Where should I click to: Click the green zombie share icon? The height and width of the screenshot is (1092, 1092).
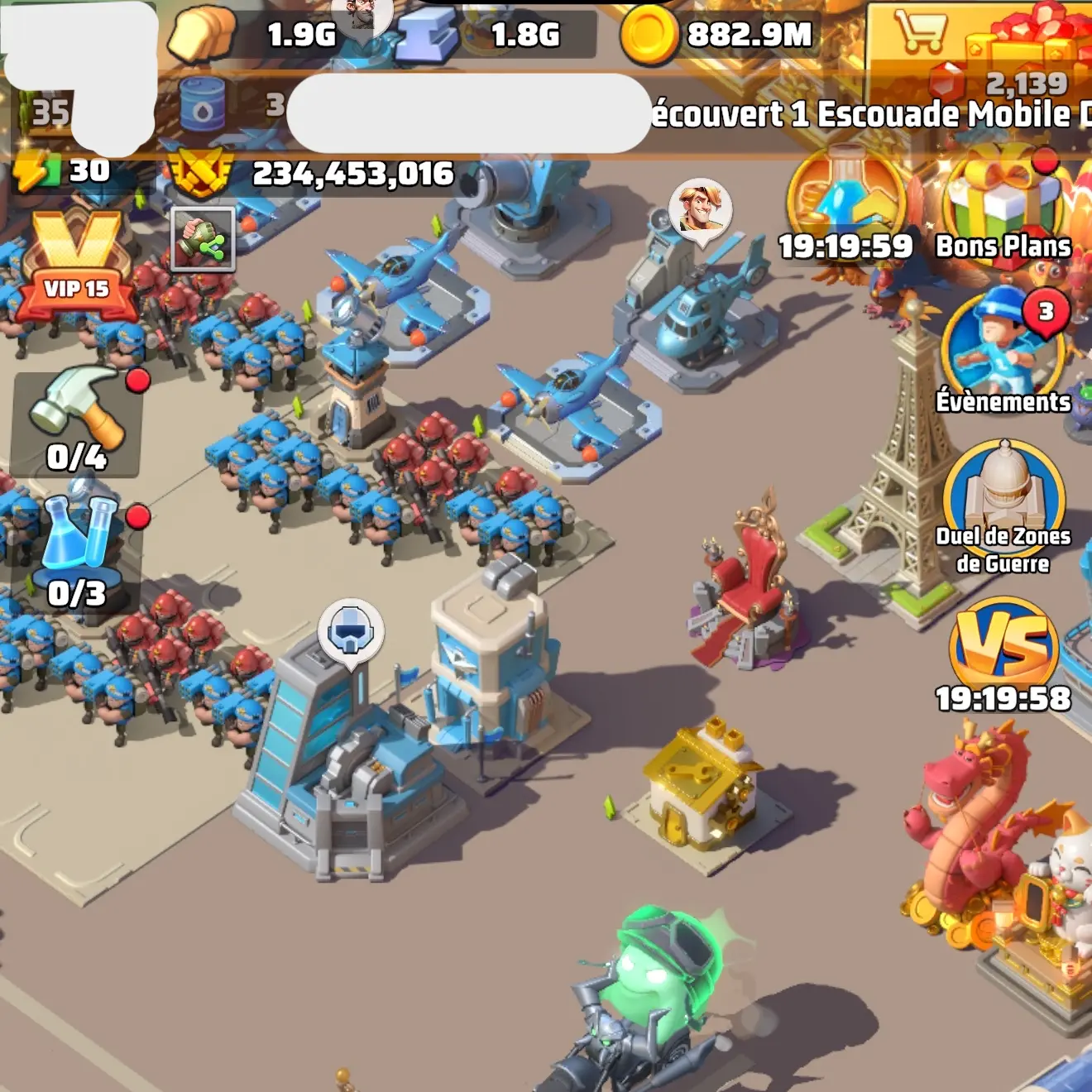click(203, 239)
